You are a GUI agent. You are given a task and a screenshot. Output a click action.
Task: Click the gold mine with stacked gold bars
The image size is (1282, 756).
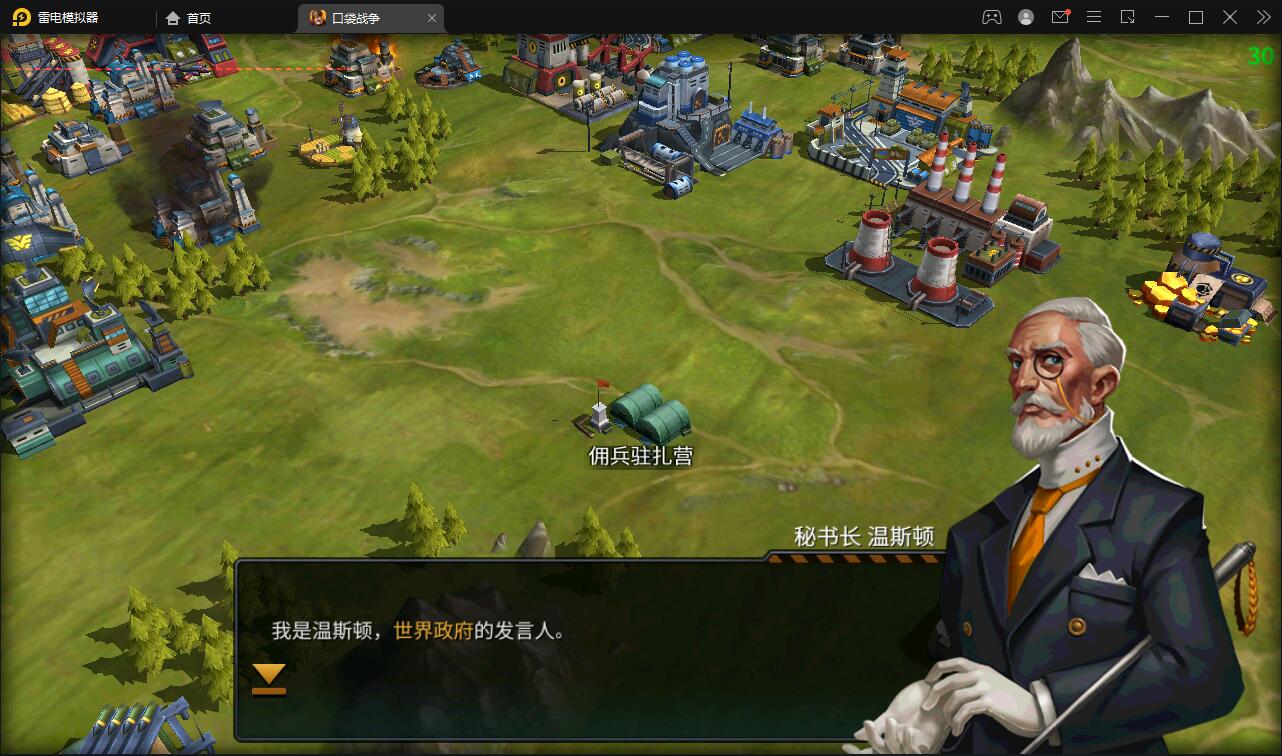pos(1195,285)
